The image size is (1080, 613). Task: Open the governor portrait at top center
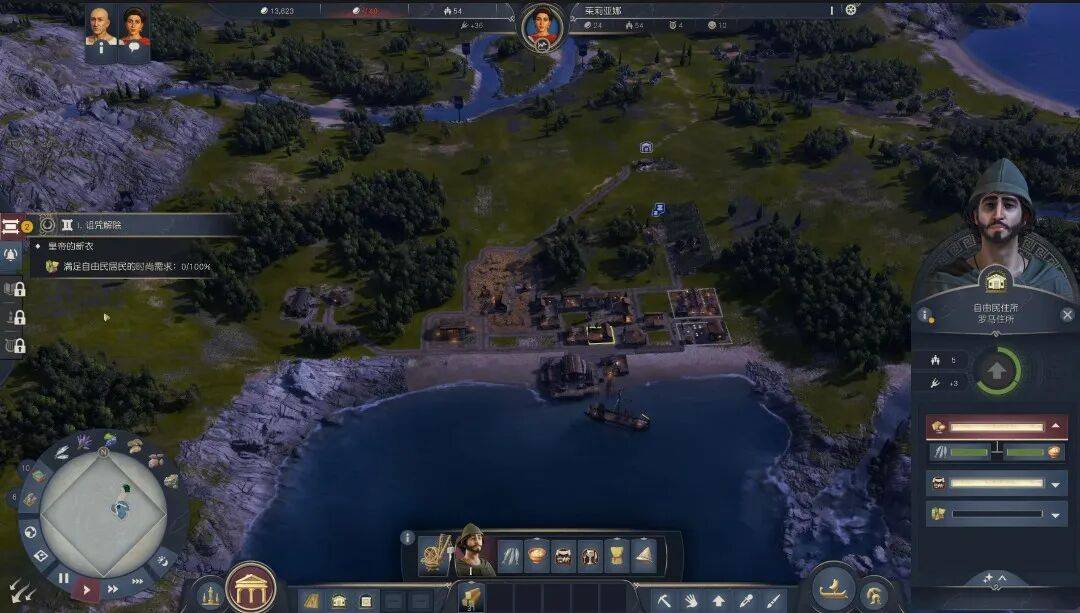pyautogui.click(x=541, y=25)
